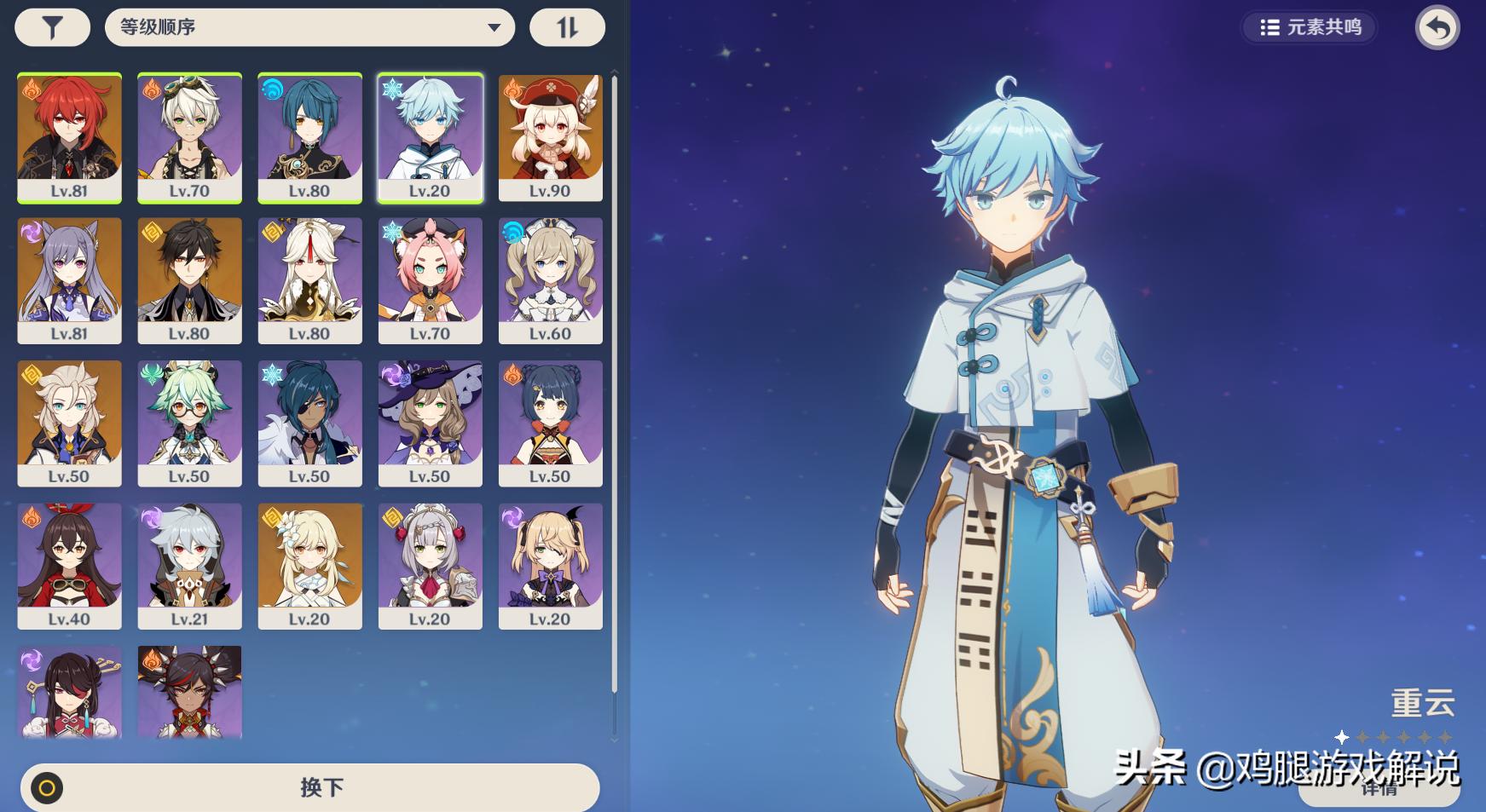Image resolution: width=1486 pixels, height=812 pixels.
Task: Choose Sucrose with green hair and glasses
Action: pos(189,423)
